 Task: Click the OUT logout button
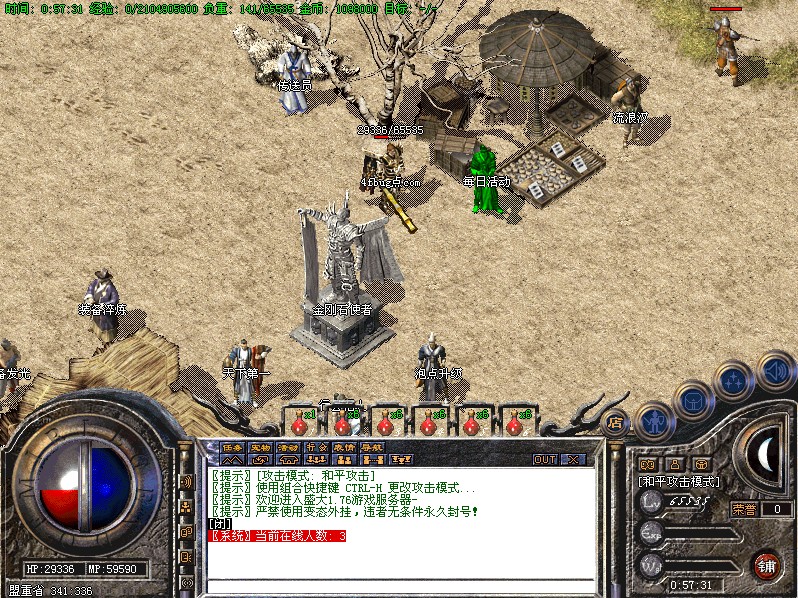click(545, 459)
